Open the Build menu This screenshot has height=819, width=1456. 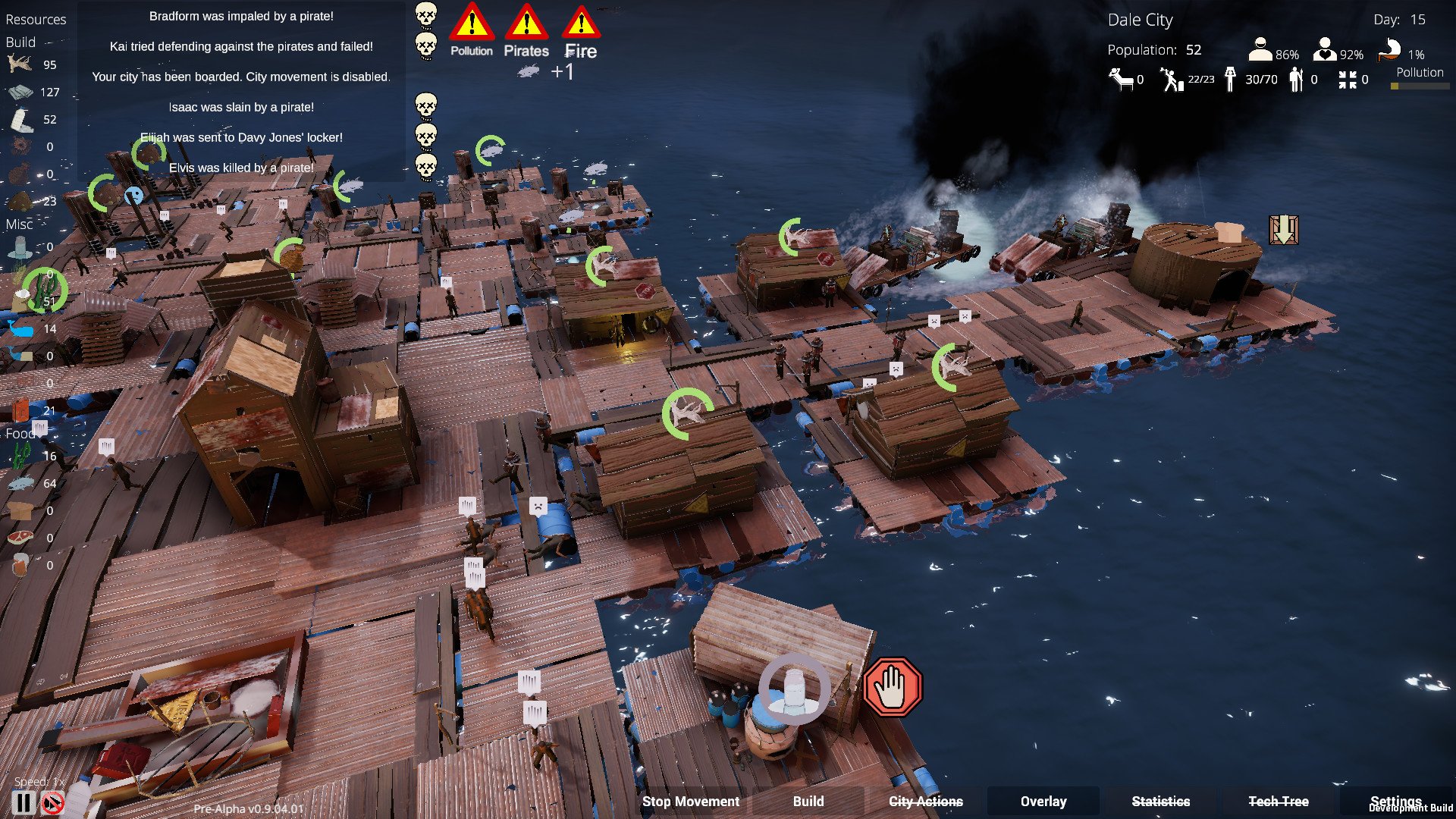tap(808, 801)
